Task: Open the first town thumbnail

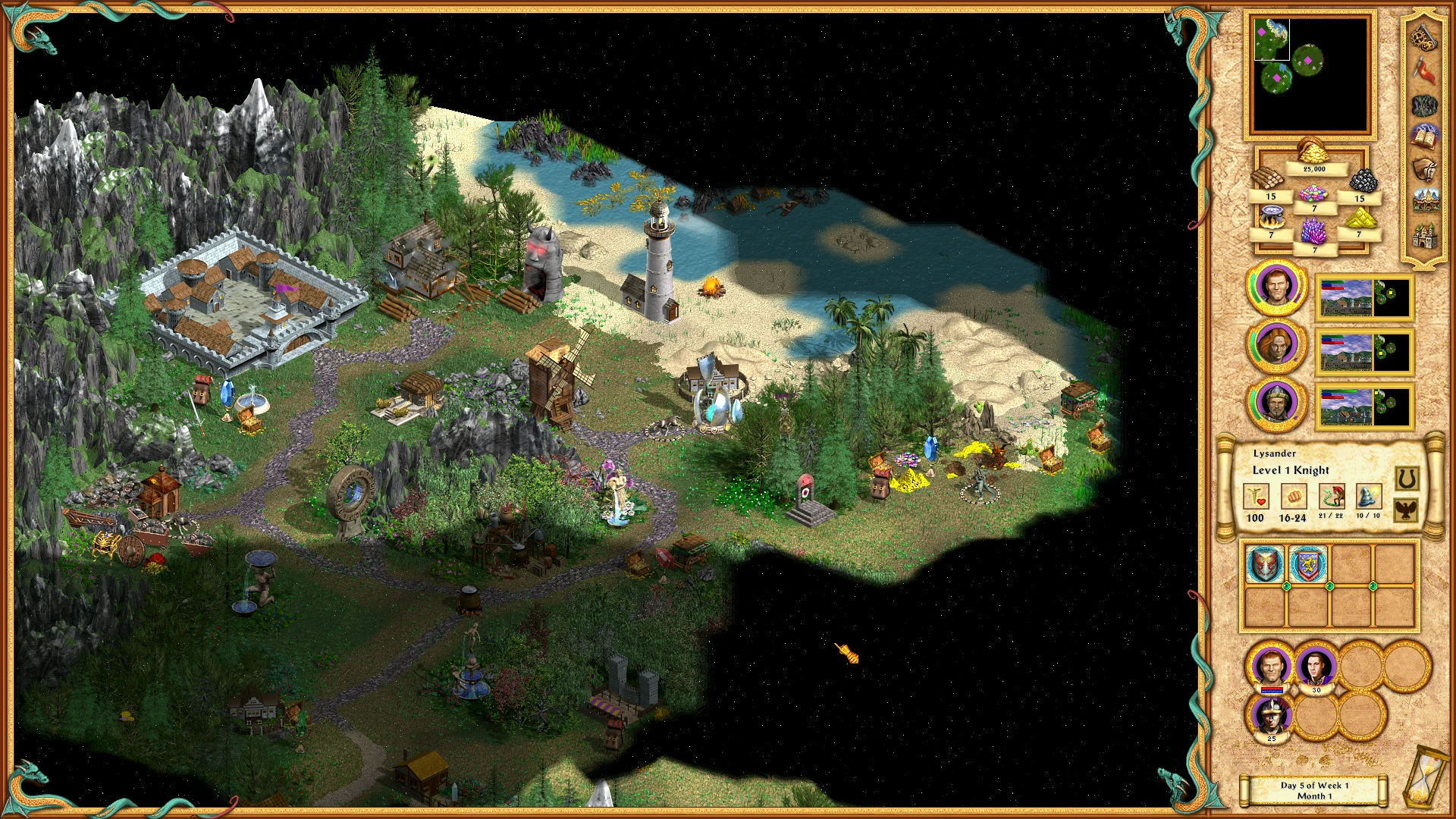Action: 1363,298
